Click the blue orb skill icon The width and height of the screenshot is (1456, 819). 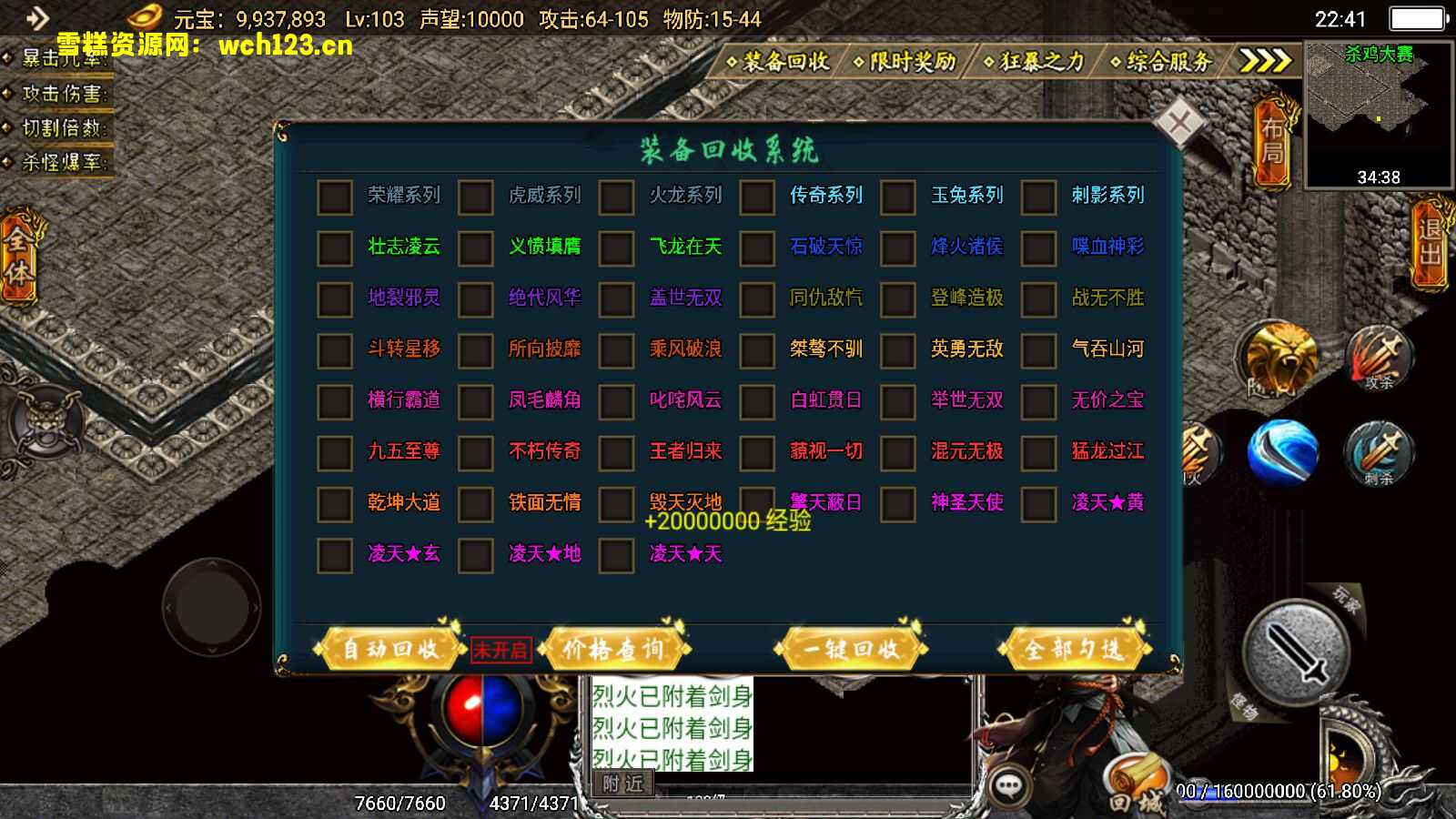click(1283, 452)
